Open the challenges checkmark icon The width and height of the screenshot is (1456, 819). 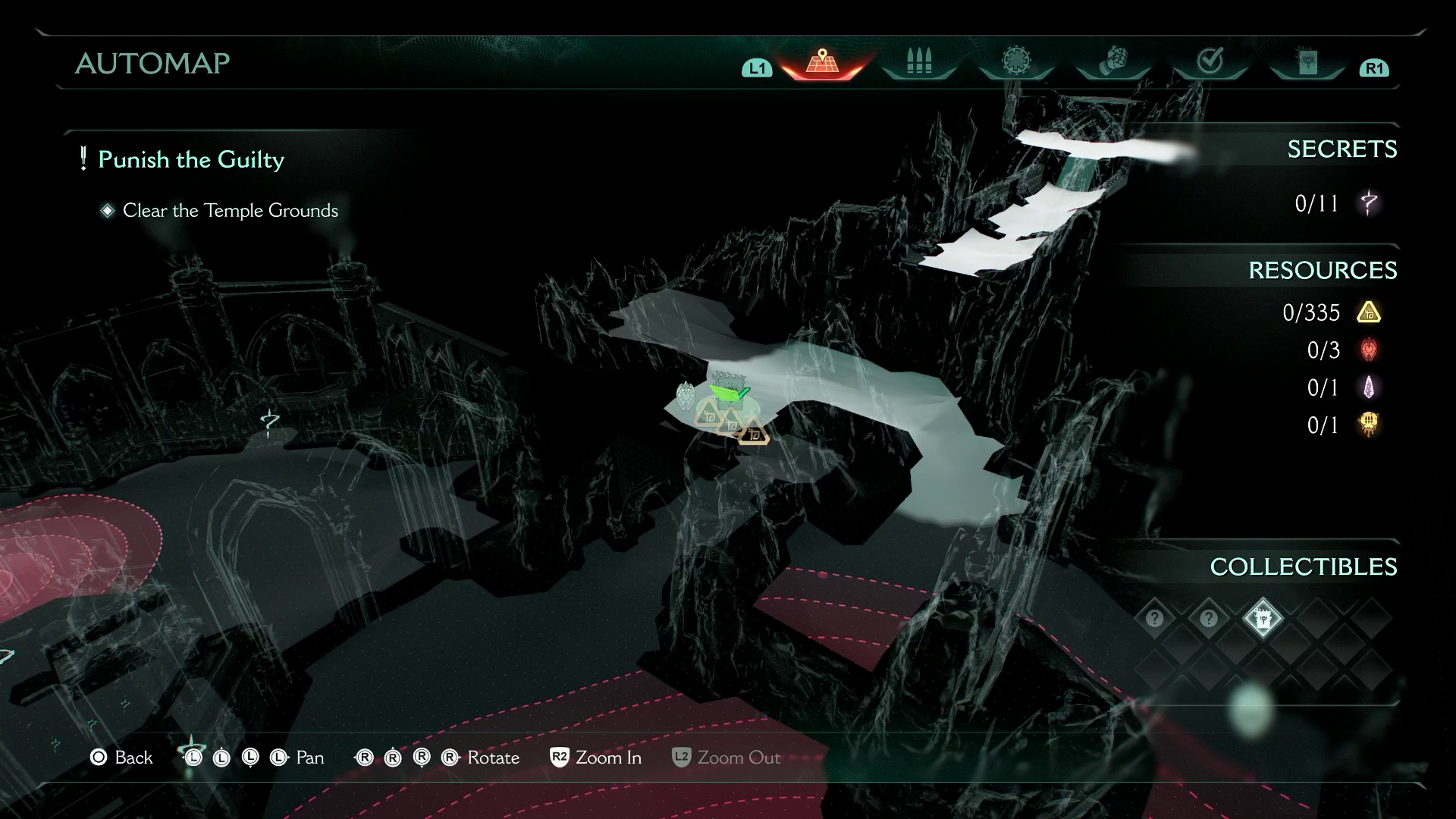[1211, 60]
